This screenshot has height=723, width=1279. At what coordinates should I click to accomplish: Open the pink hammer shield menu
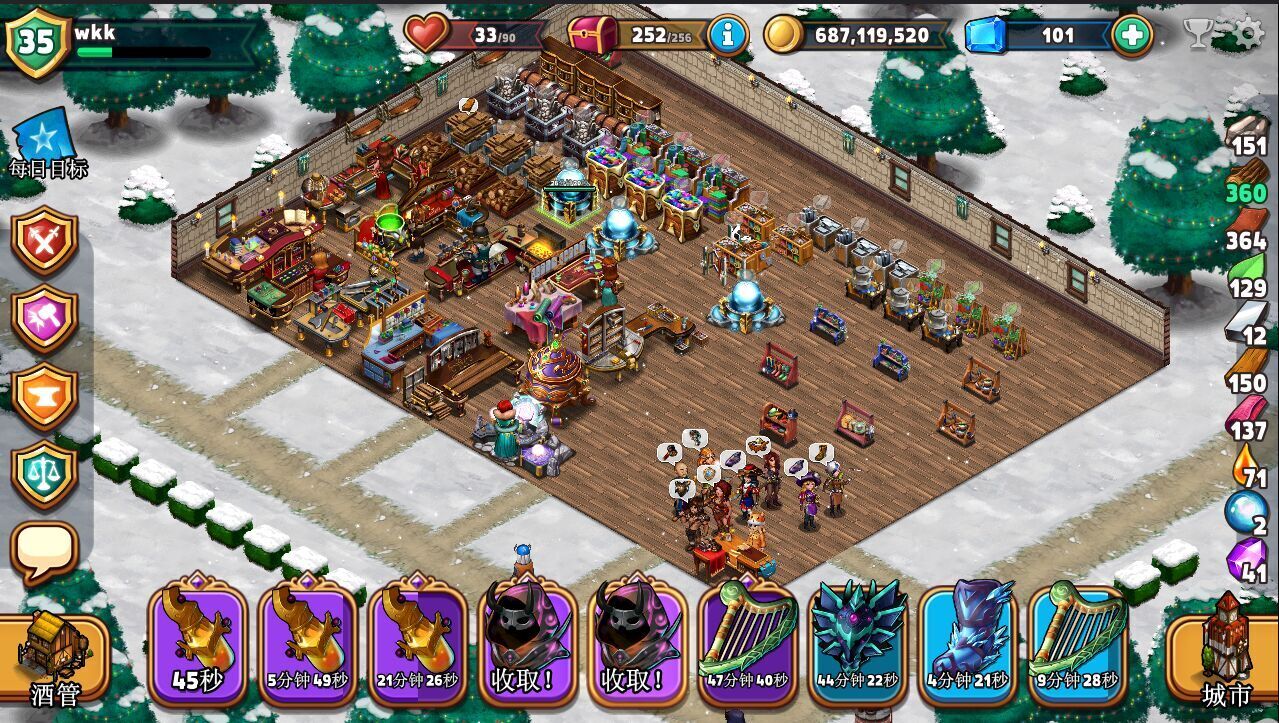point(45,319)
